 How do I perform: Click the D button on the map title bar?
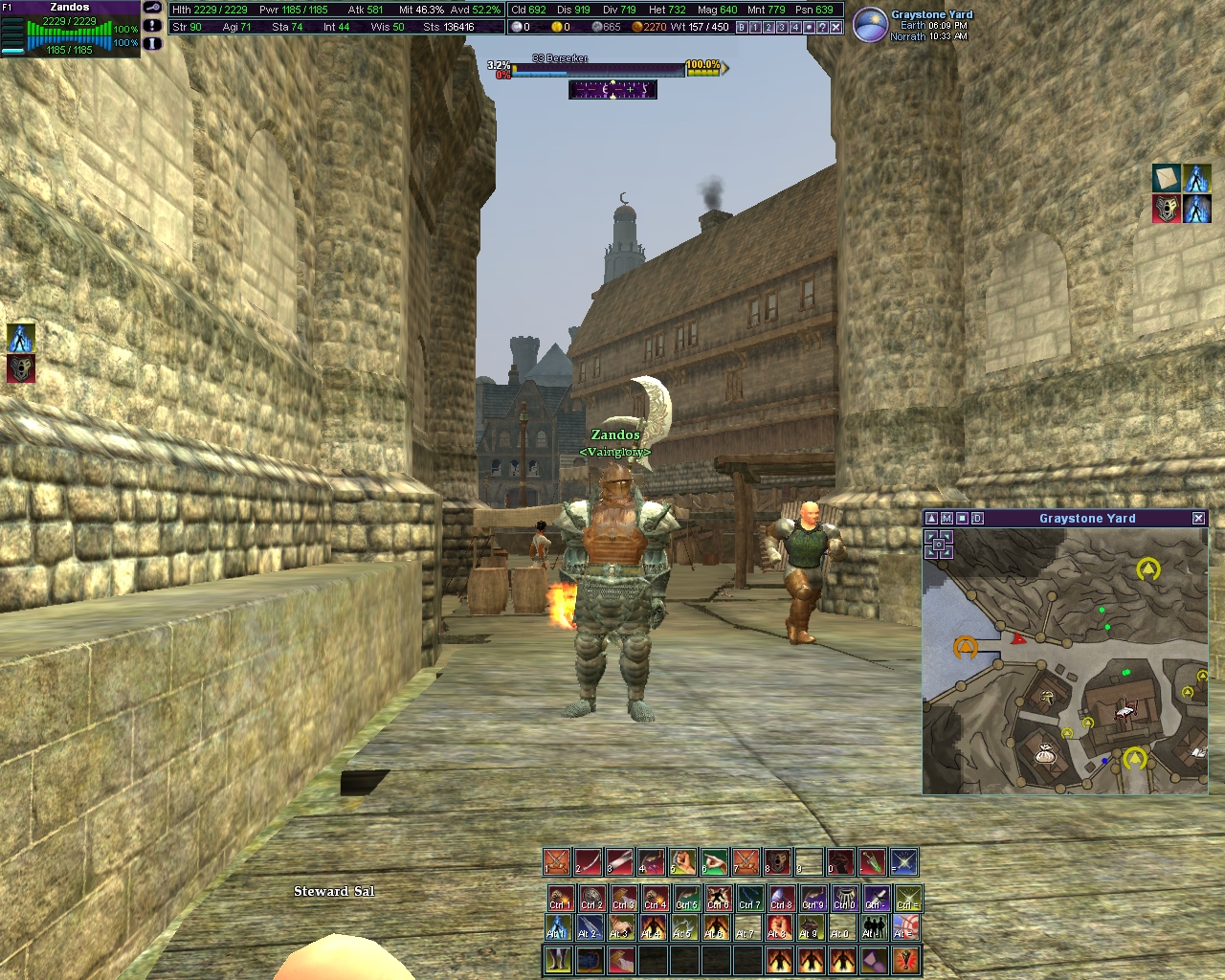click(977, 519)
